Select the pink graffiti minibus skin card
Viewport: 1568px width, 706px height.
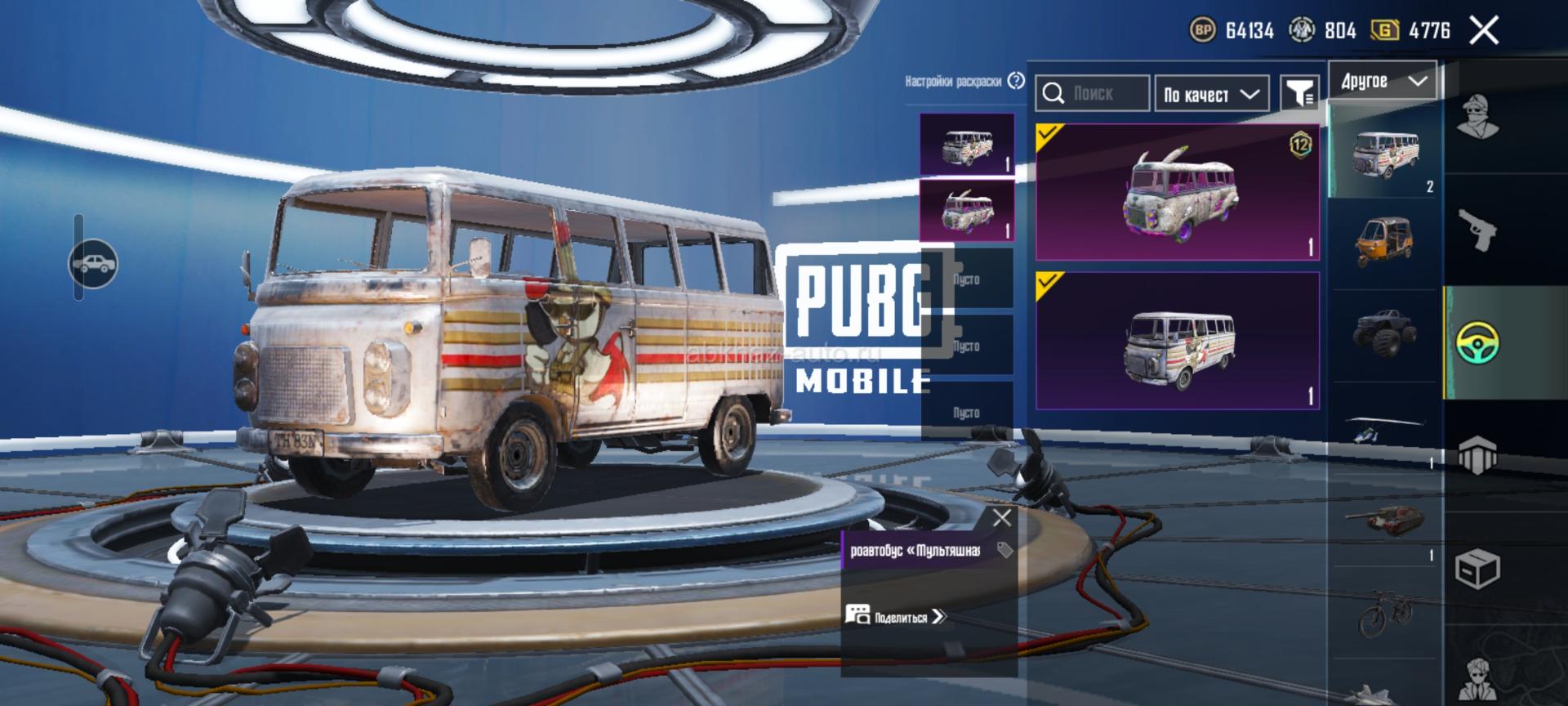click(1178, 193)
